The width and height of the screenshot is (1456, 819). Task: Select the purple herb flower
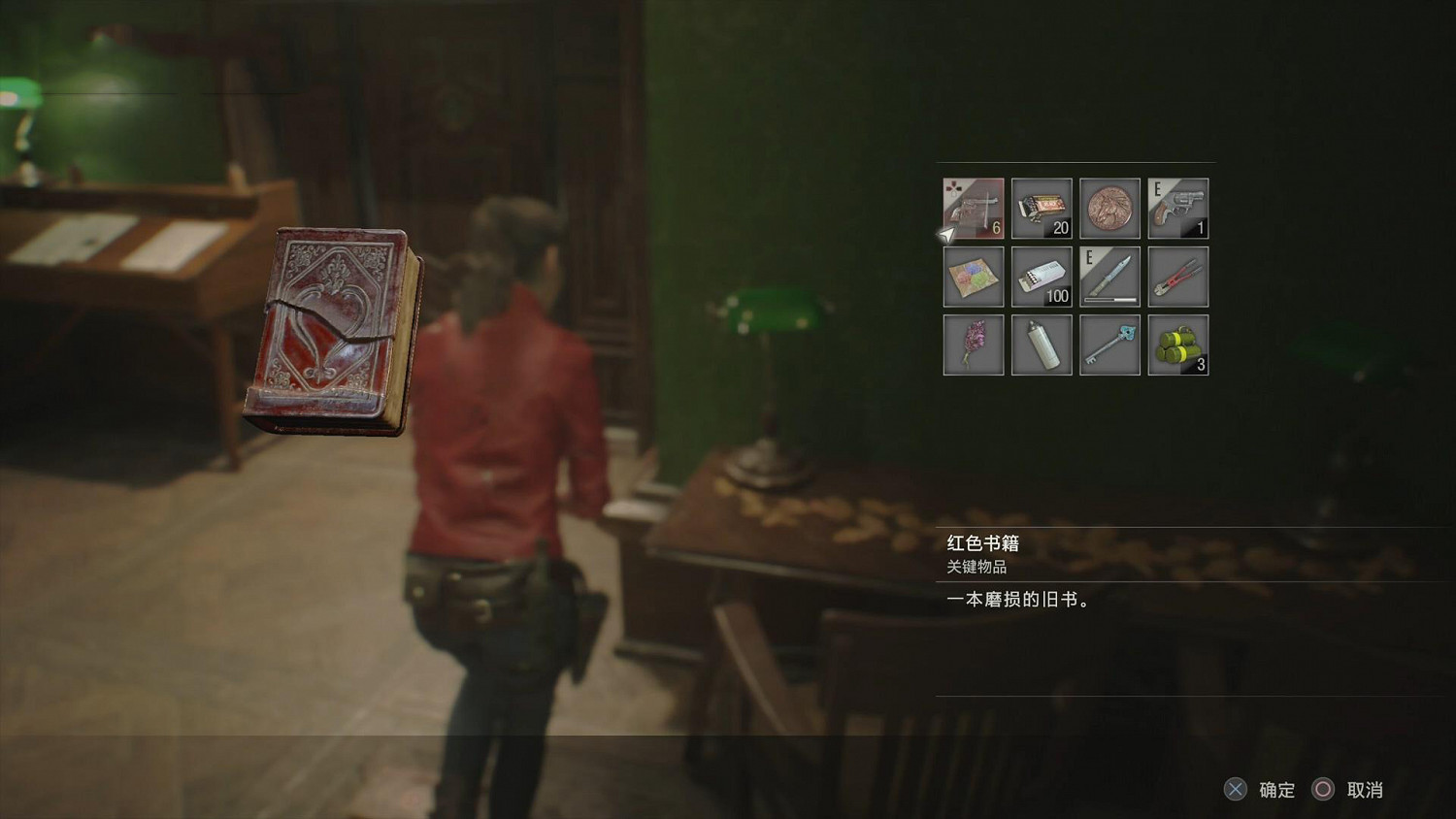click(973, 344)
